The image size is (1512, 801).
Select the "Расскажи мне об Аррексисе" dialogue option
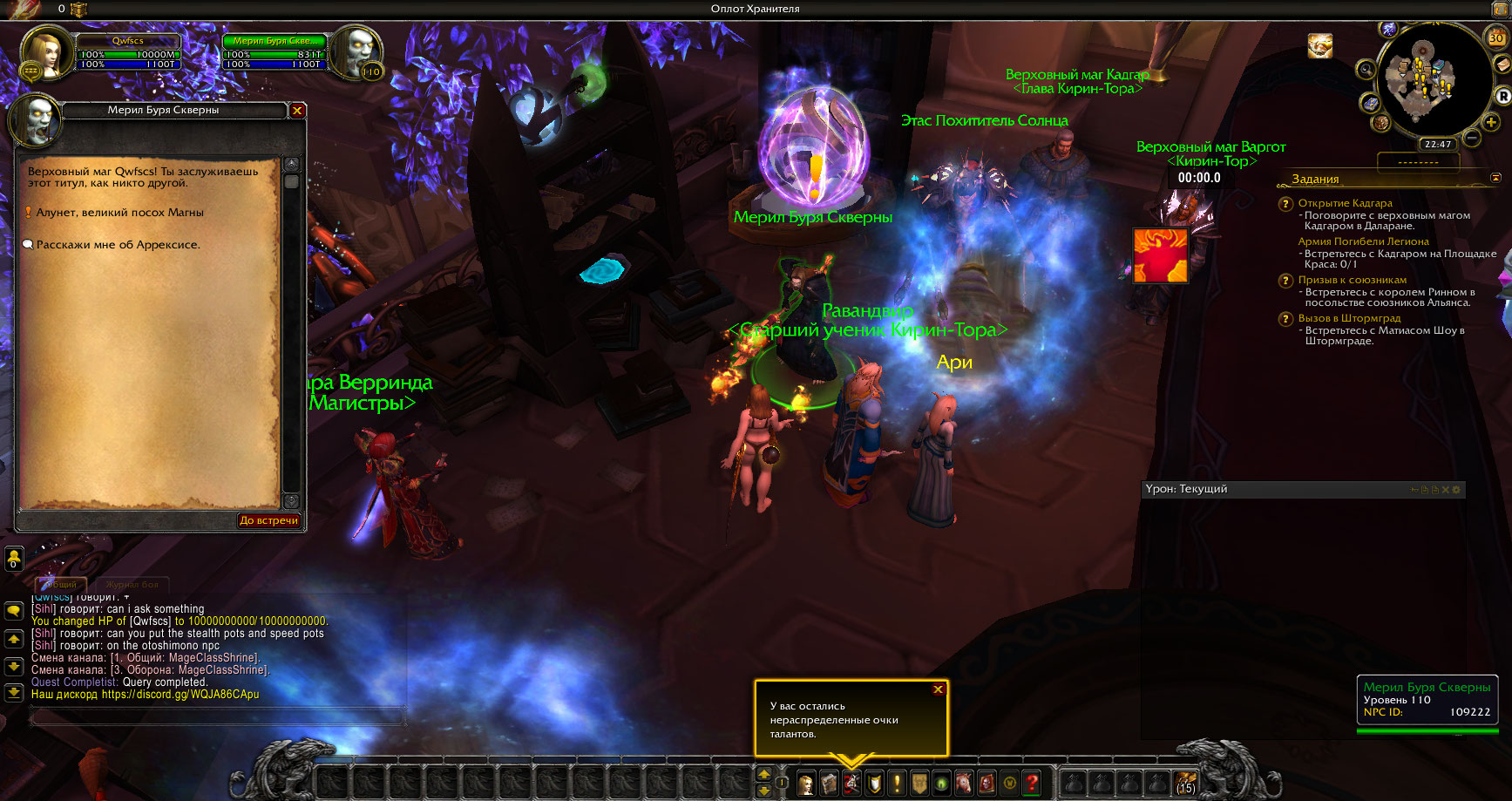coord(118,245)
